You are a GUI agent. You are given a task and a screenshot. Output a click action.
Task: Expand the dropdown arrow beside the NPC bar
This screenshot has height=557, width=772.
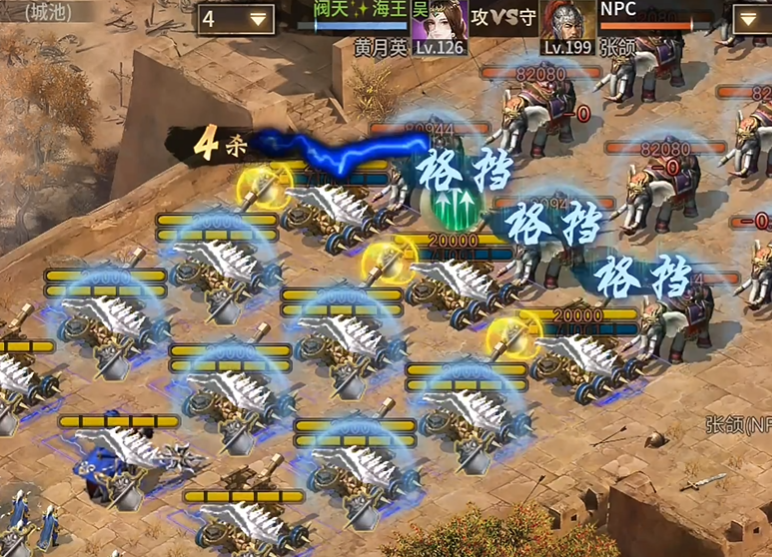pyautogui.click(x=751, y=19)
